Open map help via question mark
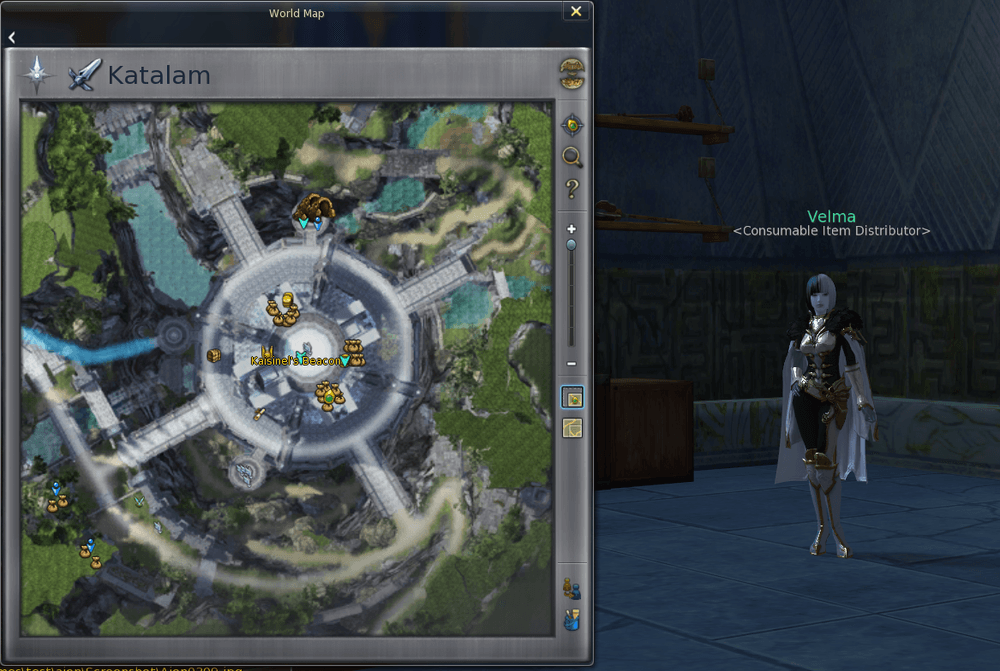This screenshot has width=1000, height=671. click(x=572, y=188)
